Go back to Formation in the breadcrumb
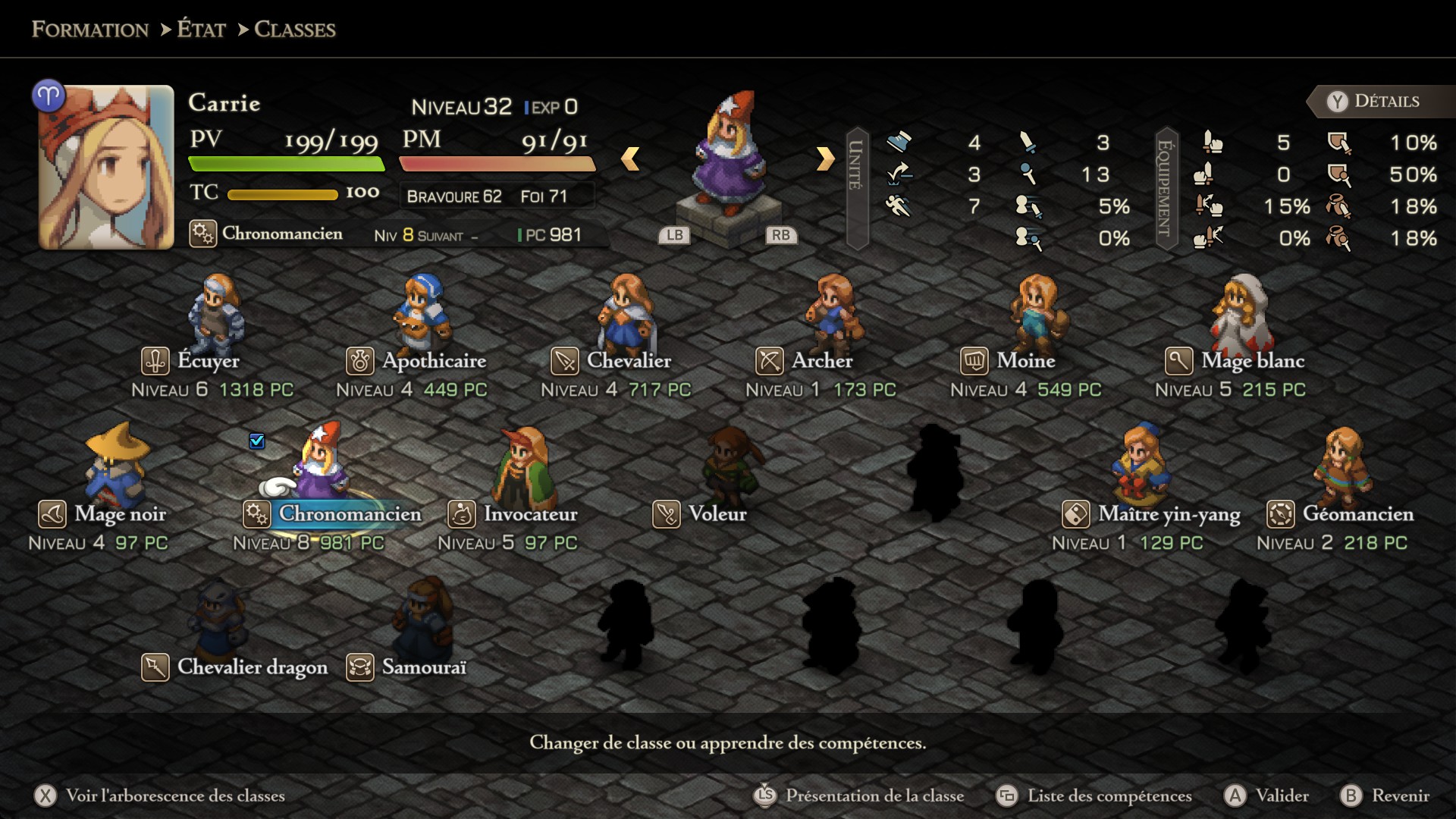This screenshot has height=819, width=1456. pyautogui.click(x=90, y=30)
